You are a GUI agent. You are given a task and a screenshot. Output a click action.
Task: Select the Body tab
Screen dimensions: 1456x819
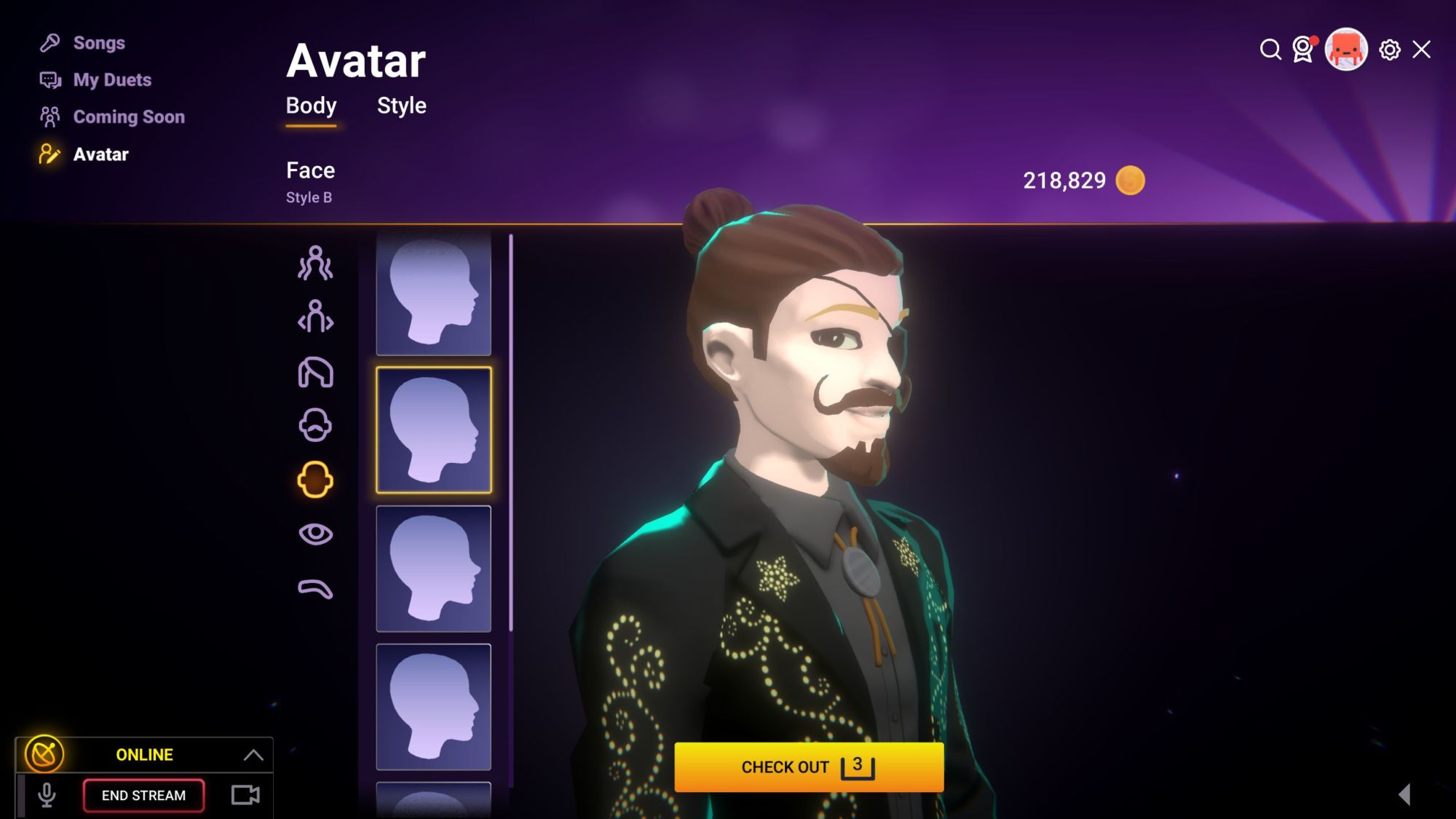click(x=311, y=106)
